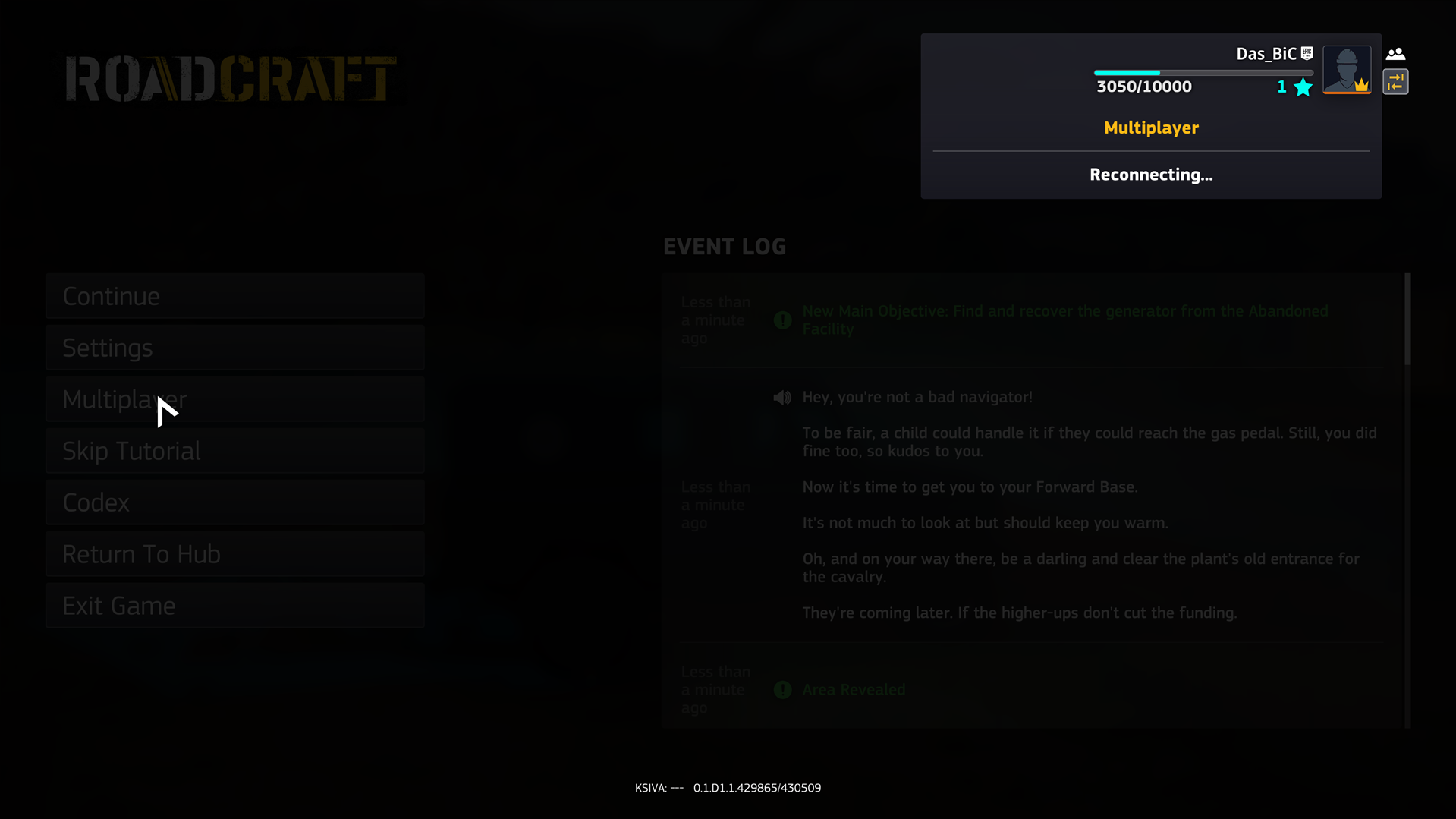The height and width of the screenshot is (819, 1456).
Task: Select the cyan star rank icon
Action: pos(1302,87)
